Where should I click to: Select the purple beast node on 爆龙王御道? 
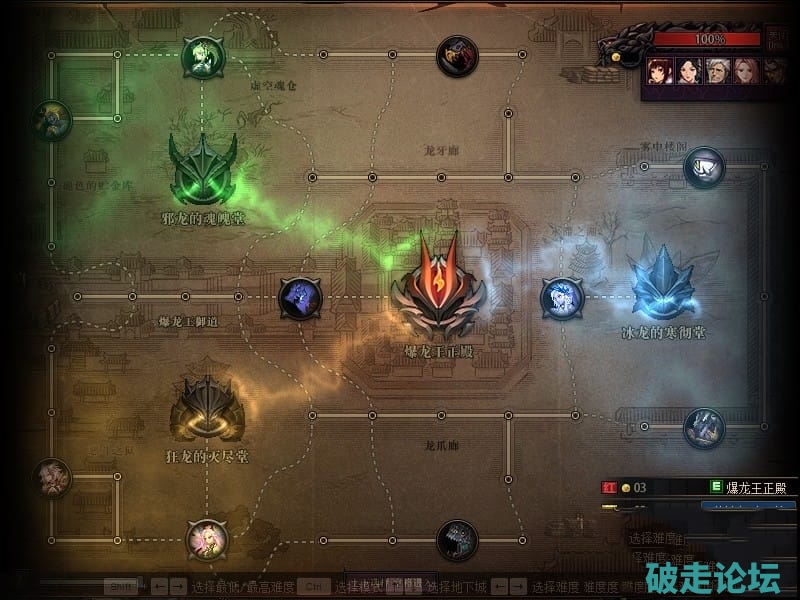[x=300, y=298]
